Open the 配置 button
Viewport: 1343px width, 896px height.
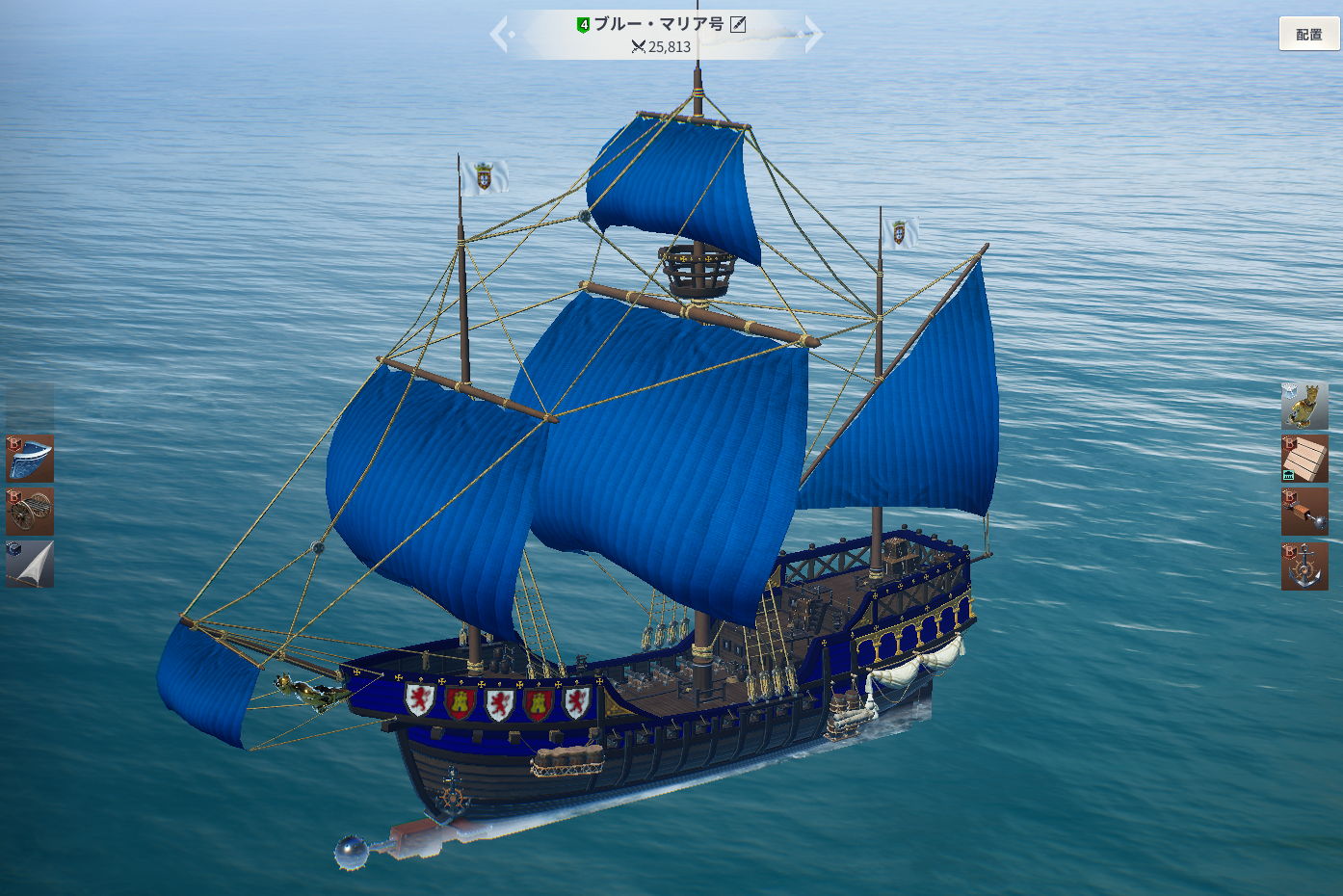(x=1308, y=34)
